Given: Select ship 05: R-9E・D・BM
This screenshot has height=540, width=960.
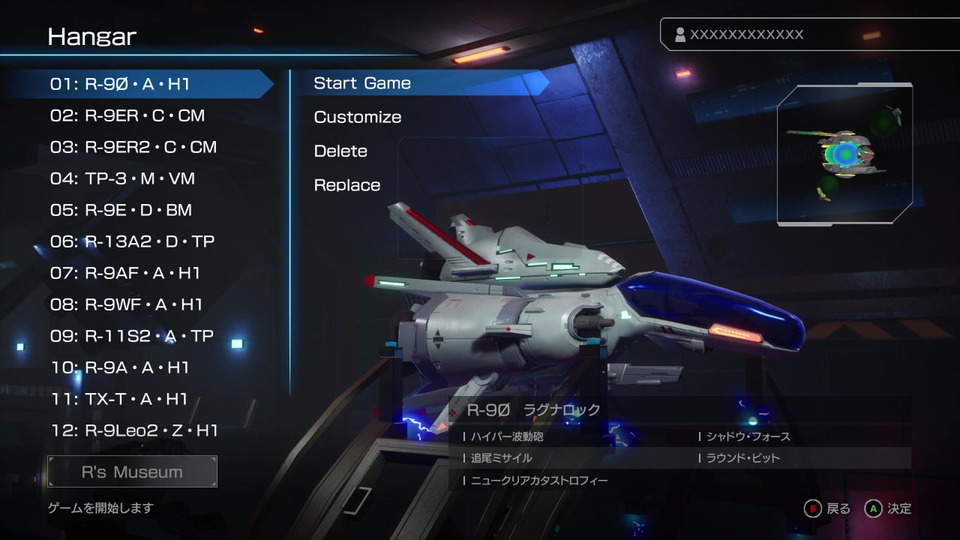Looking at the screenshot, I should click(x=121, y=210).
